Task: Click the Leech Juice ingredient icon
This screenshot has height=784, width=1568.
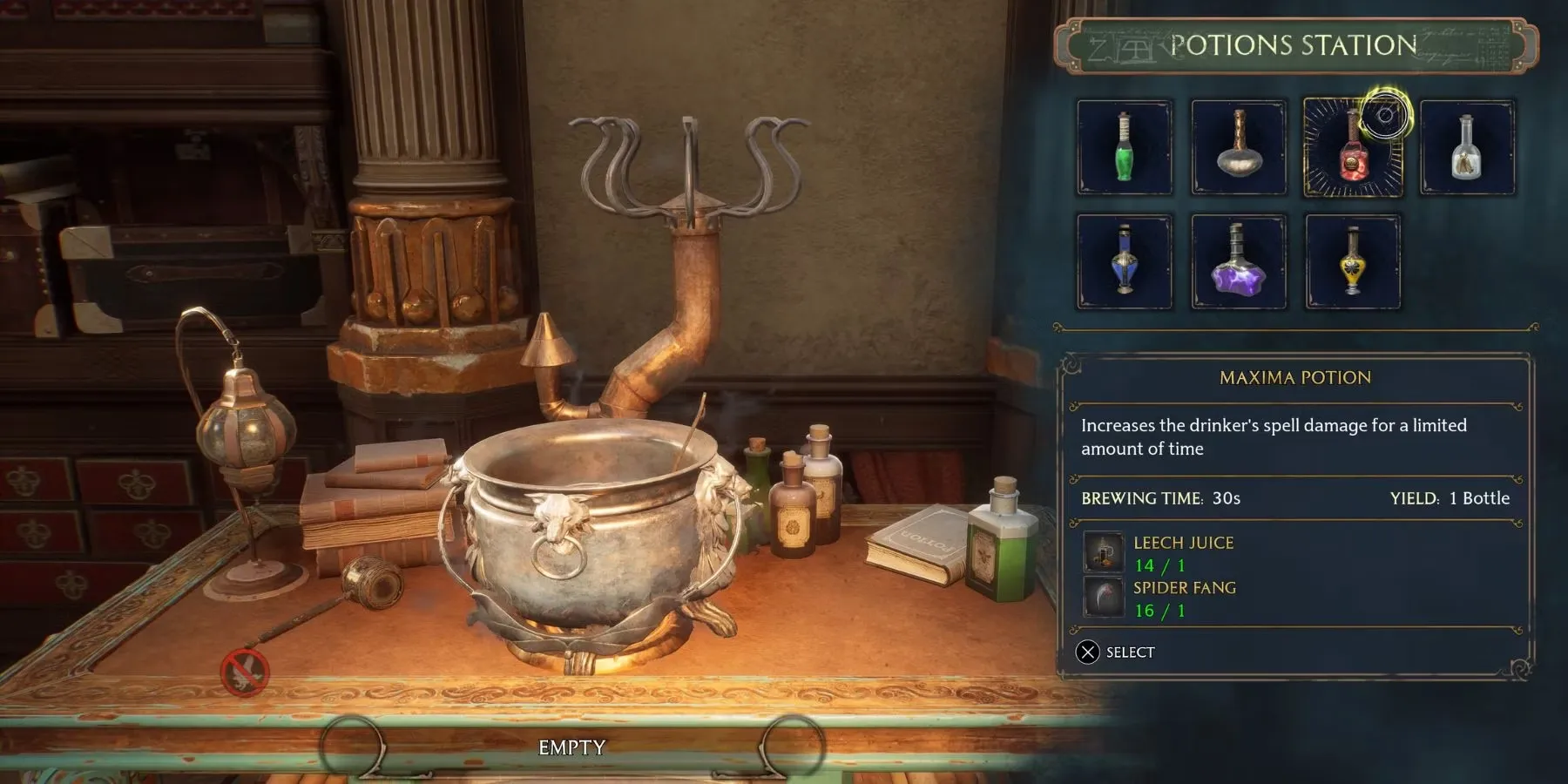Action: tap(1104, 552)
